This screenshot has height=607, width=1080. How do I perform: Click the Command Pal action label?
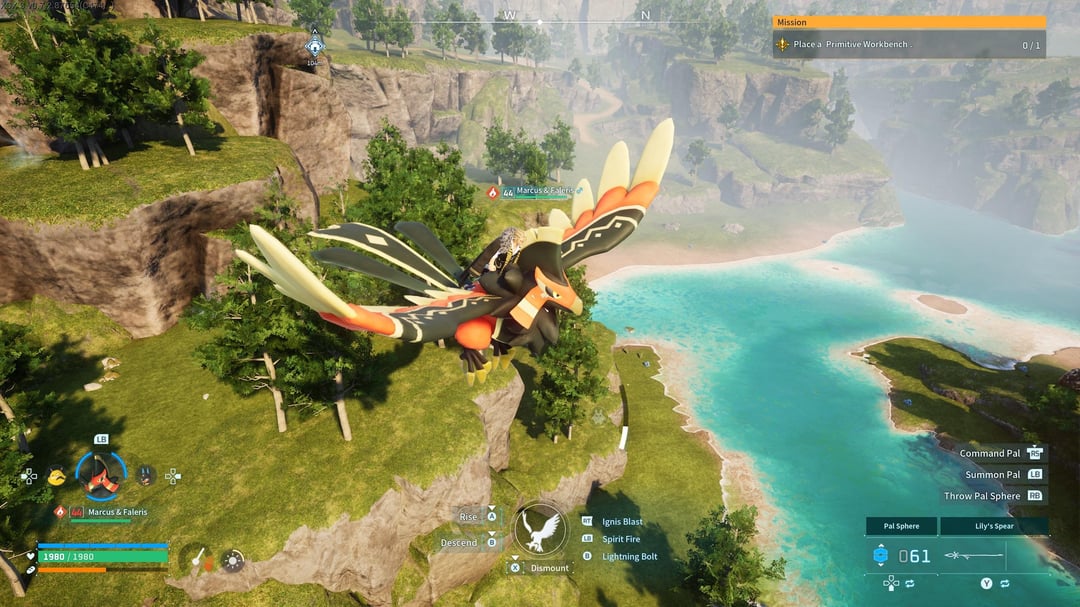point(990,453)
